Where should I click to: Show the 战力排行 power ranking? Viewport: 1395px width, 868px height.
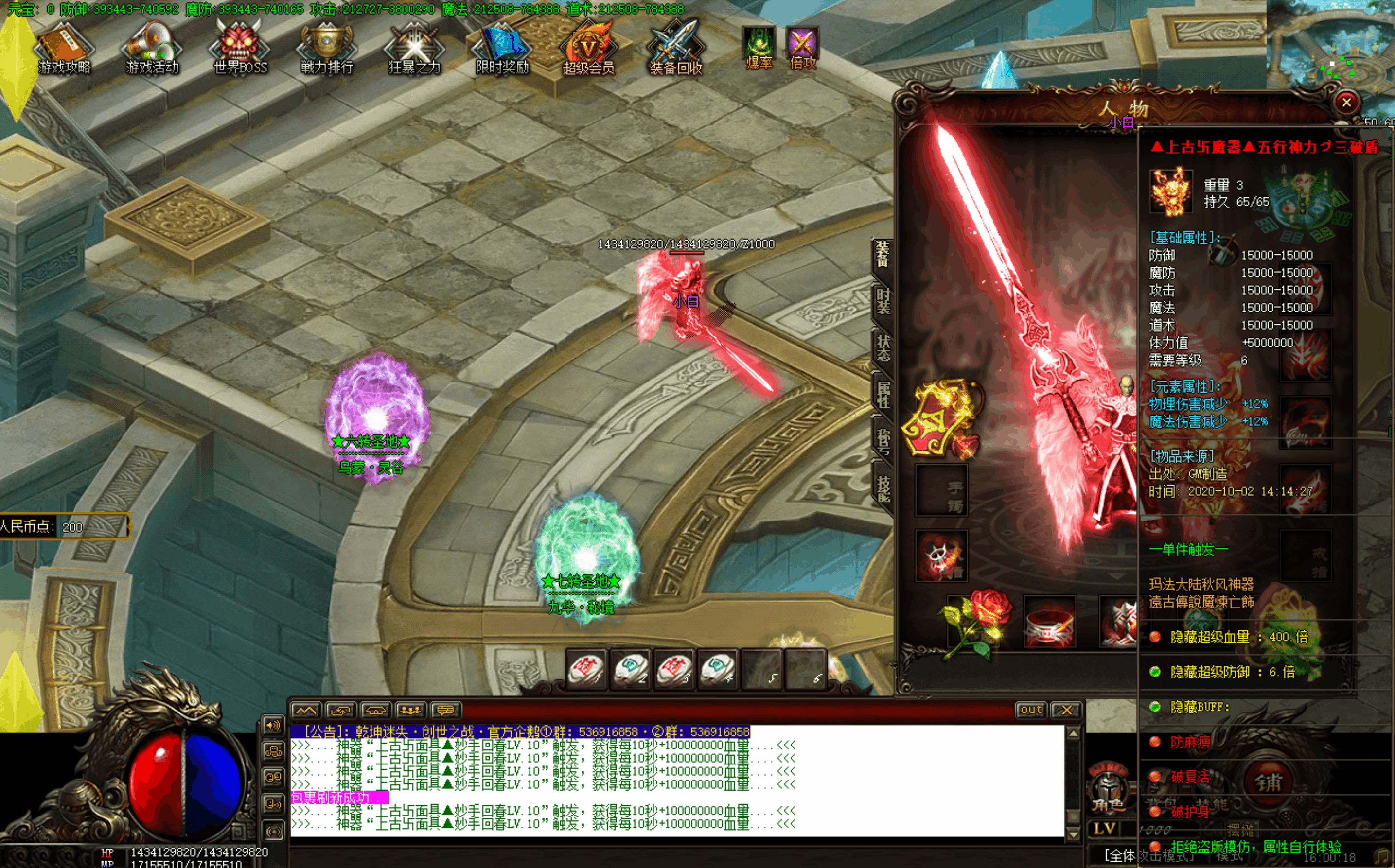[x=327, y=48]
